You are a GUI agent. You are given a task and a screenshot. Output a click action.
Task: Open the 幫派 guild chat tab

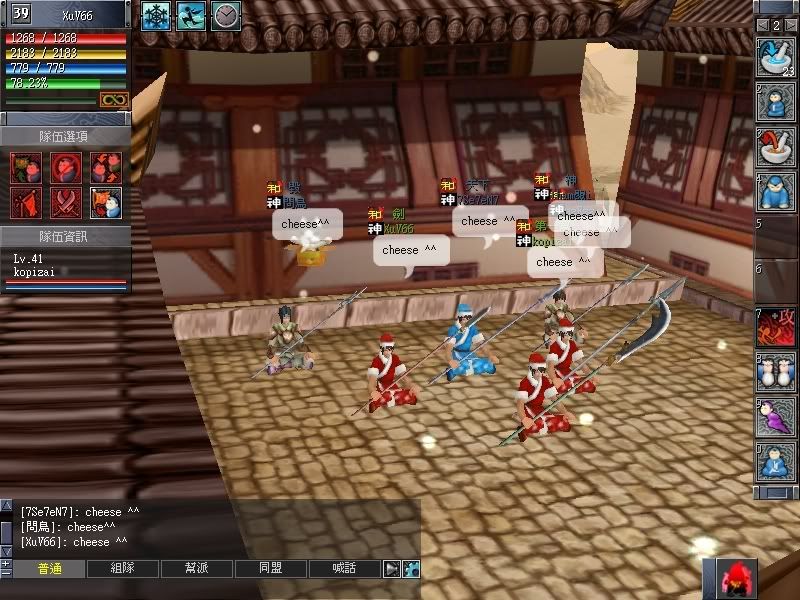(x=197, y=568)
